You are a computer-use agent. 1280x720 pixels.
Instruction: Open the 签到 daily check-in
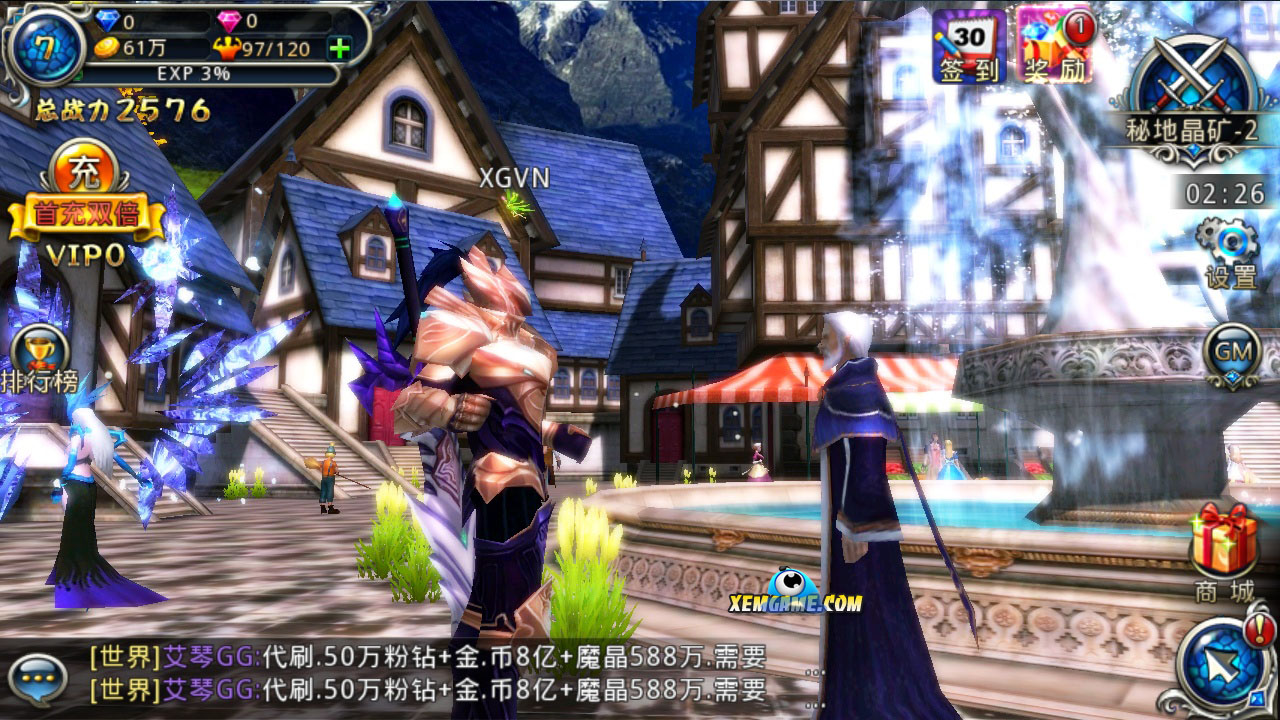tap(968, 46)
